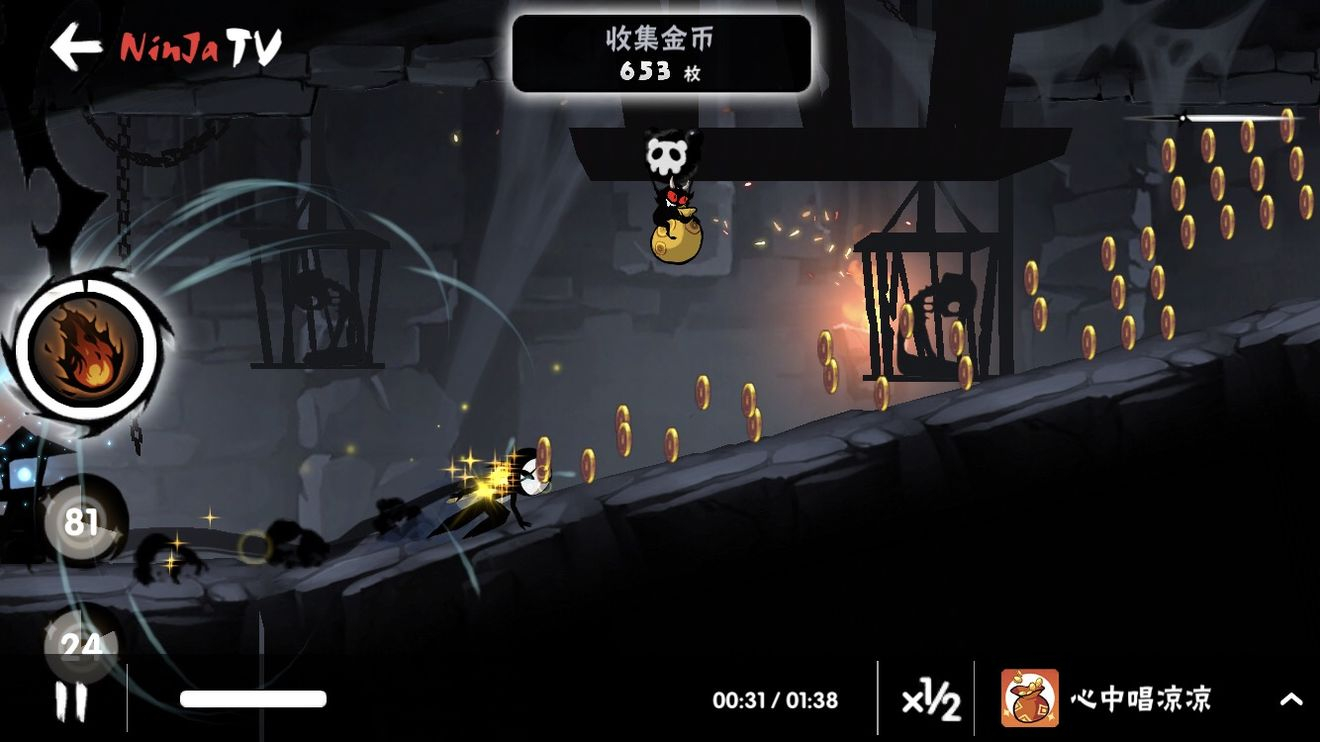Go back using the white arrow
Image resolution: width=1320 pixels, height=742 pixels.
[76, 46]
